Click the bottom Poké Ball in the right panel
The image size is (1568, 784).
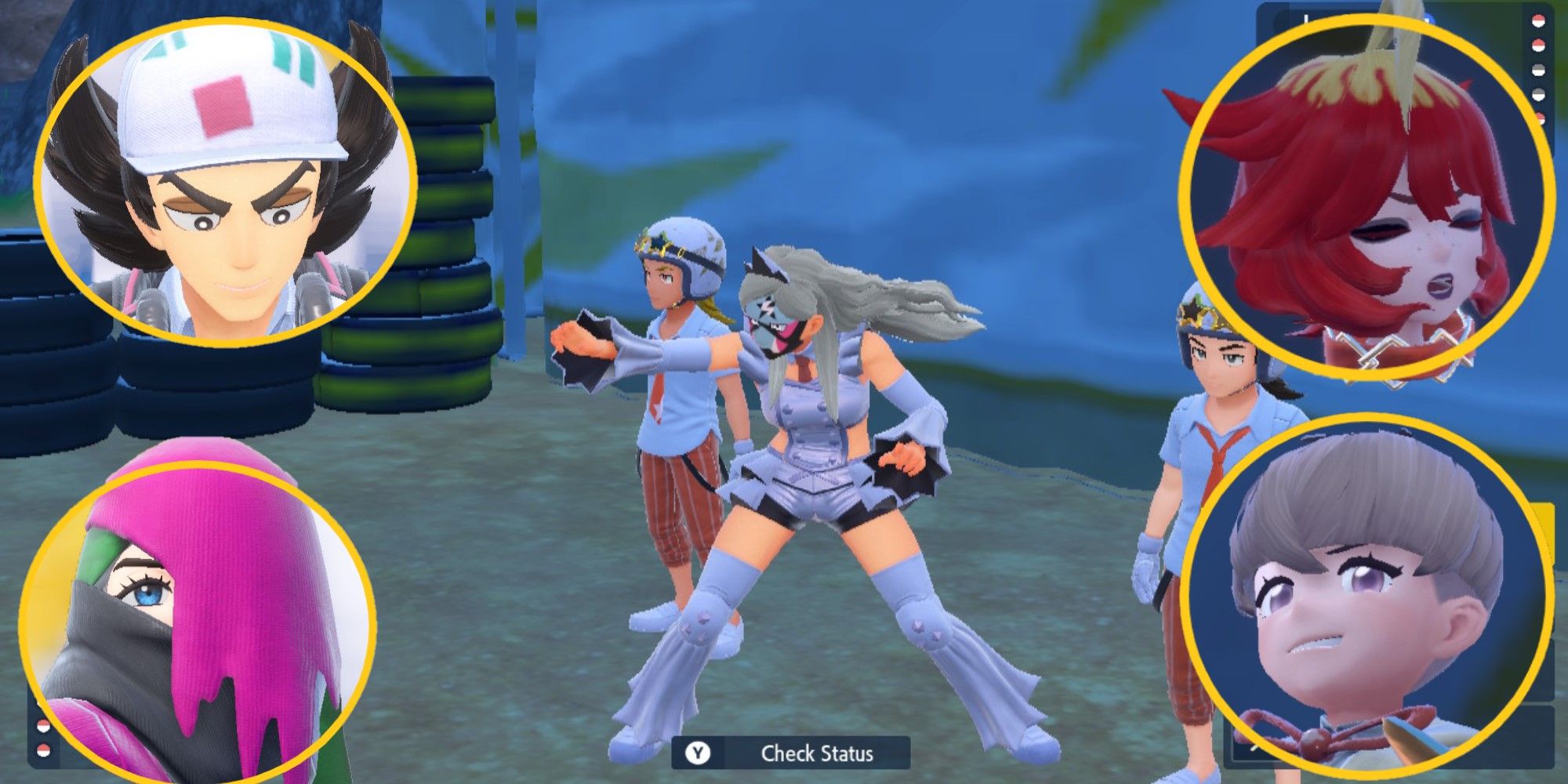1539,118
